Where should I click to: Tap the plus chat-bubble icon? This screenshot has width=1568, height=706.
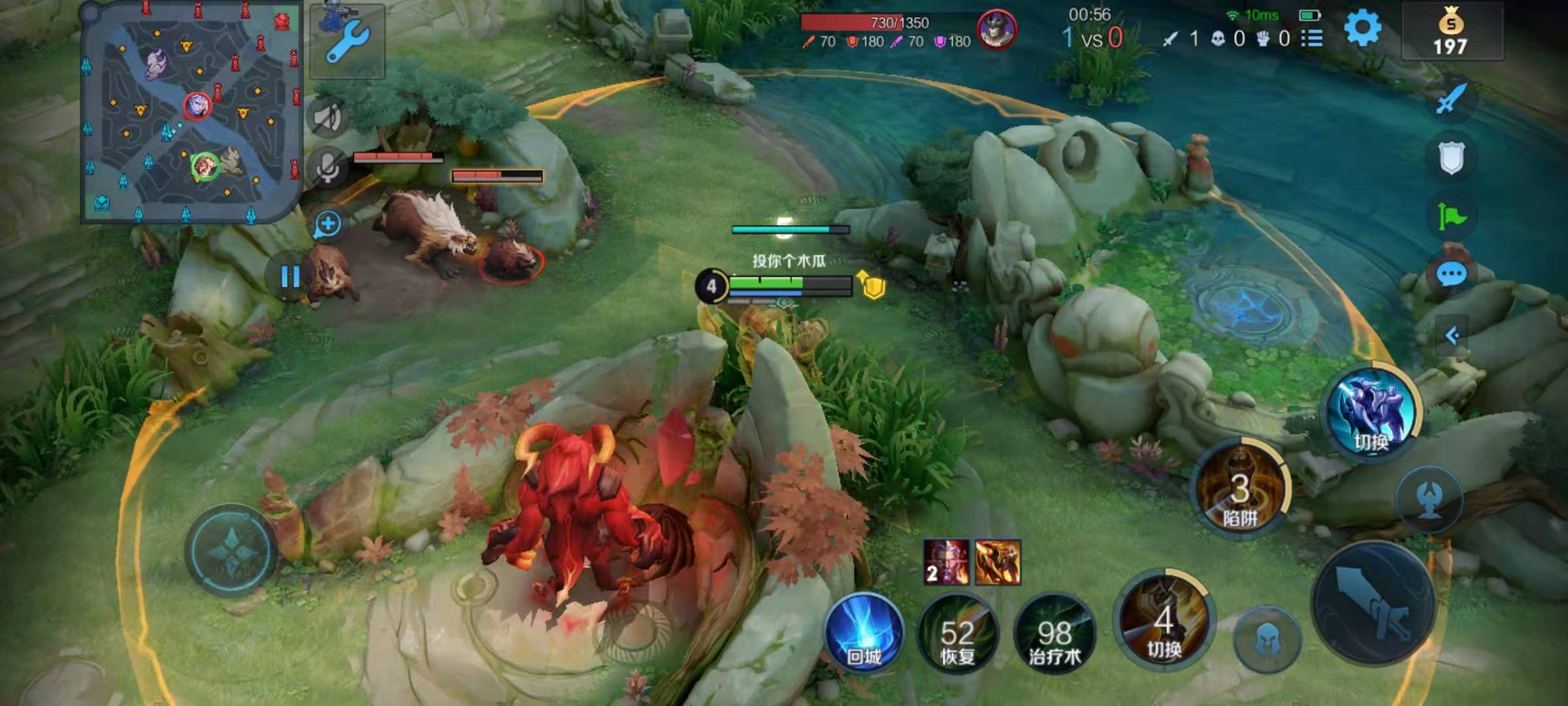point(327,224)
